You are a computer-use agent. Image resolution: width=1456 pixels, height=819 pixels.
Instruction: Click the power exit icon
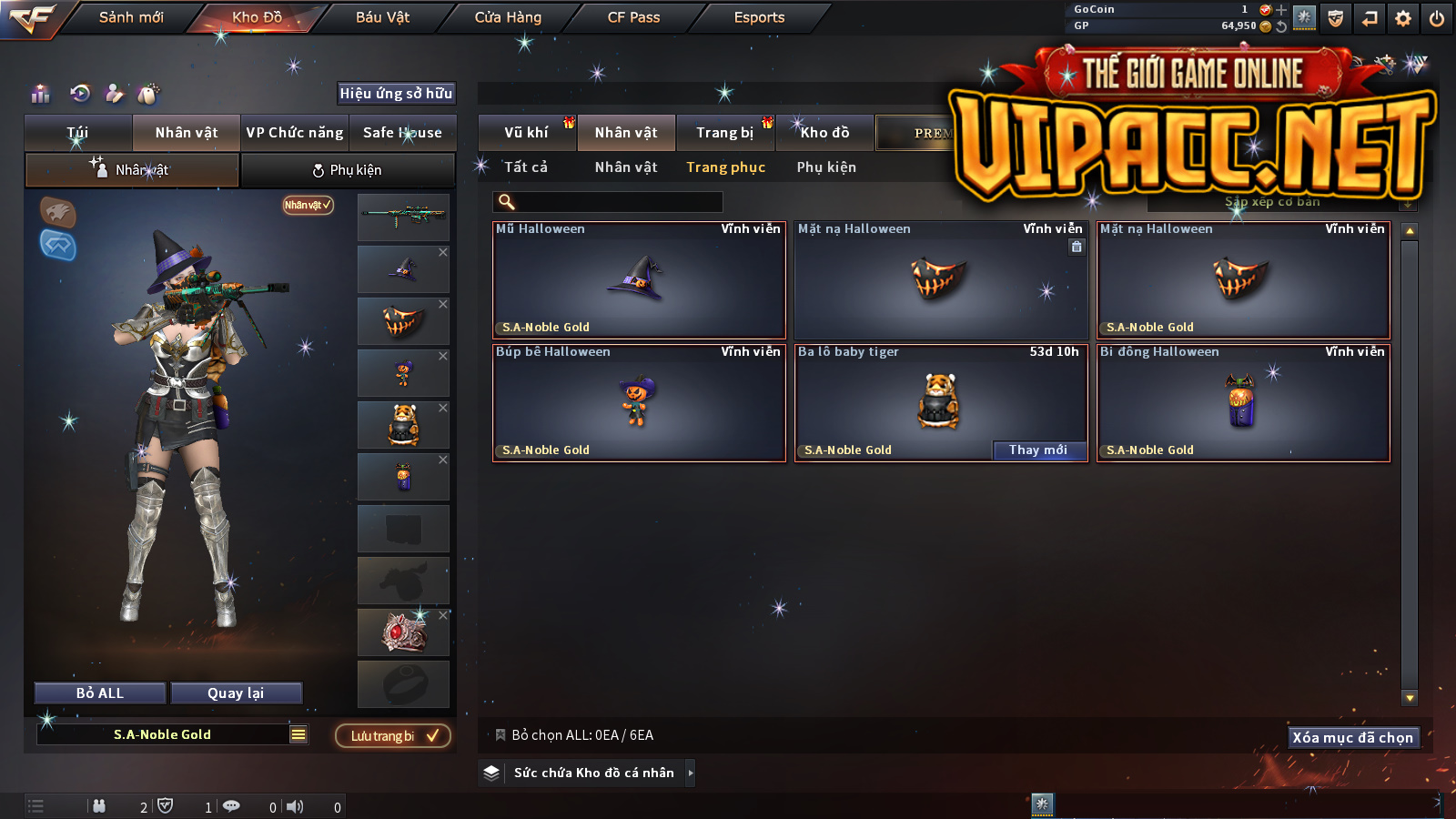pyautogui.click(x=1437, y=18)
